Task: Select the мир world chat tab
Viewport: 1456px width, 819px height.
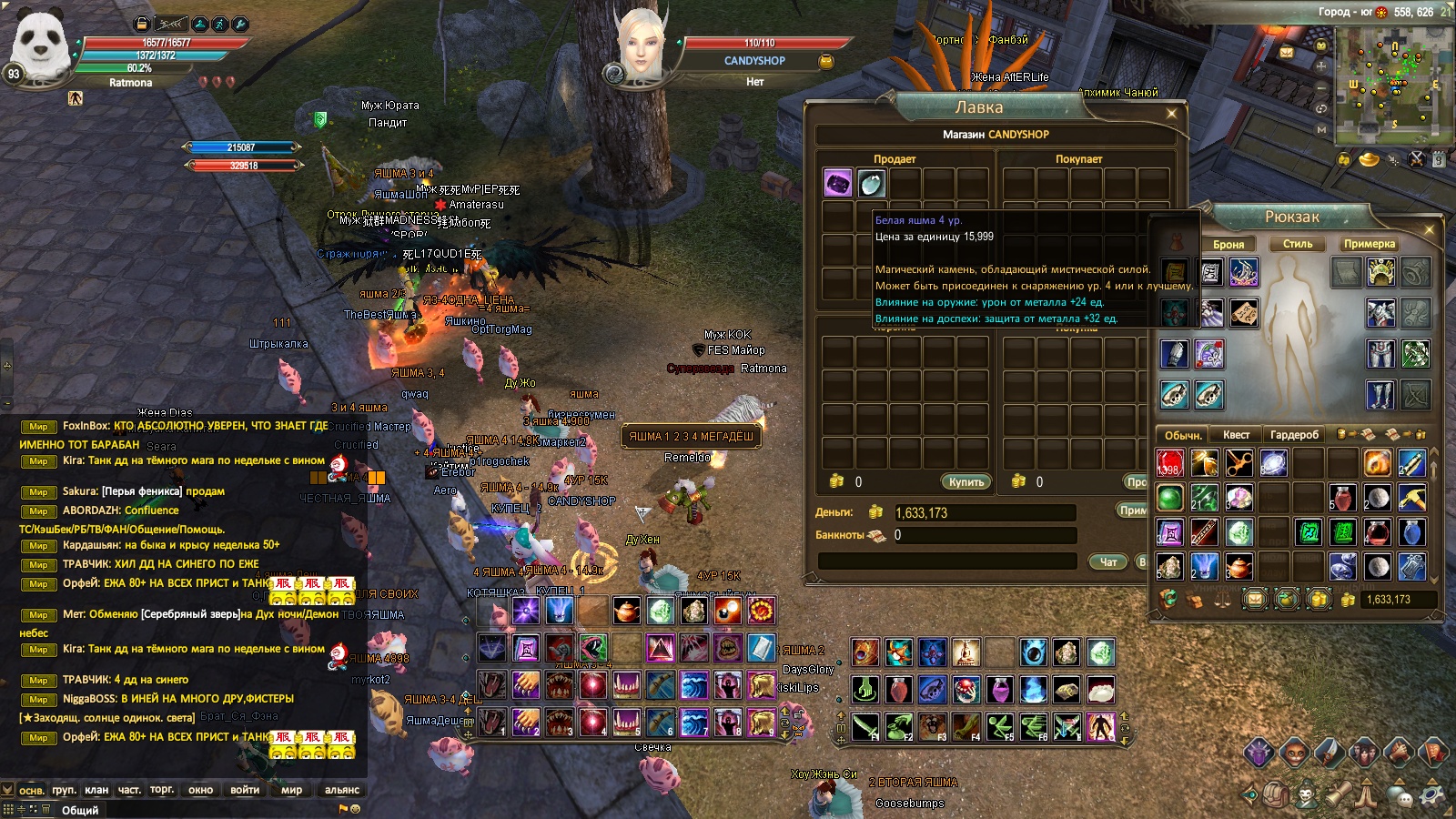Action: (291, 790)
